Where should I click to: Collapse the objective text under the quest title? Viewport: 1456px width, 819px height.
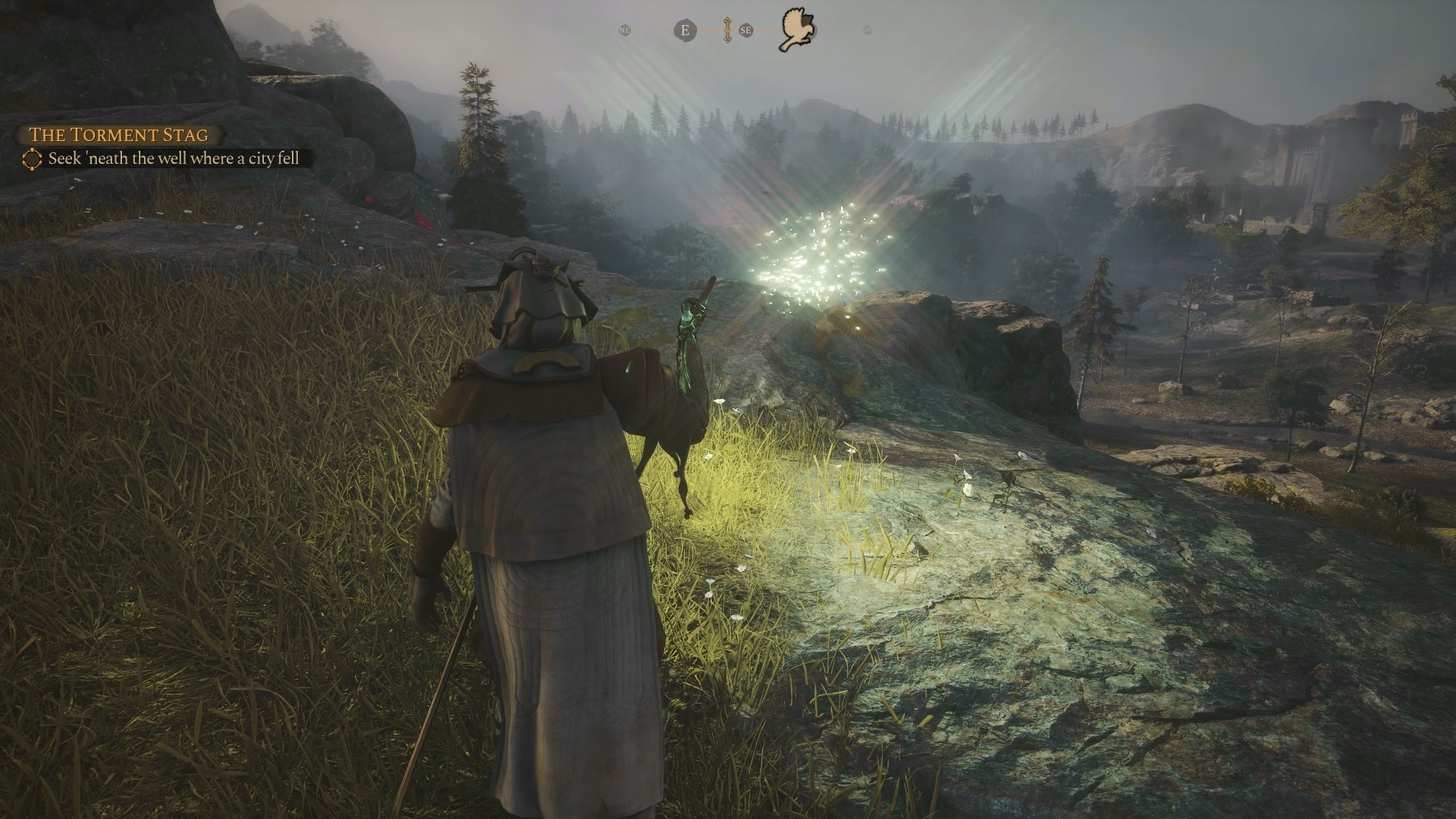(174, 159)
